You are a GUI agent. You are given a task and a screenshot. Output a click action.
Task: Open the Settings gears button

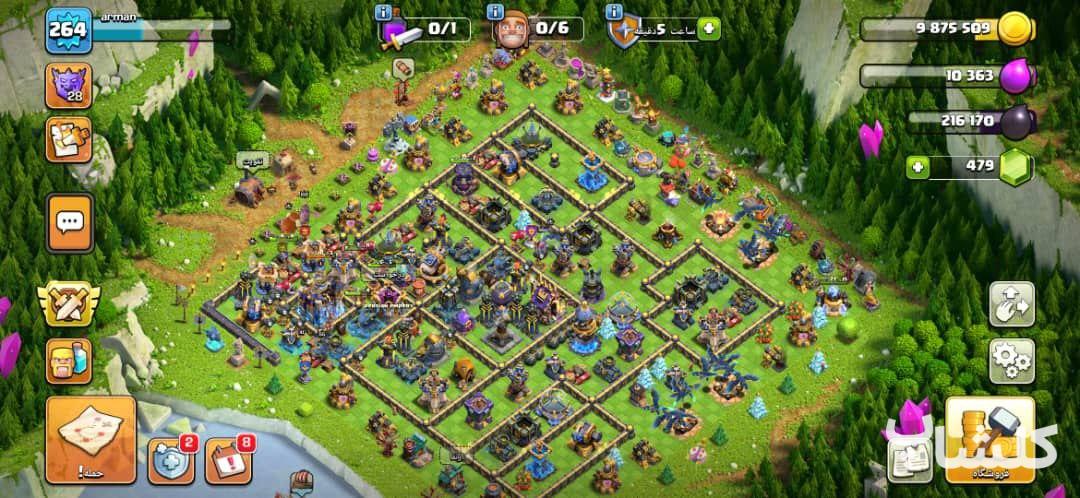coord(1011,361)
